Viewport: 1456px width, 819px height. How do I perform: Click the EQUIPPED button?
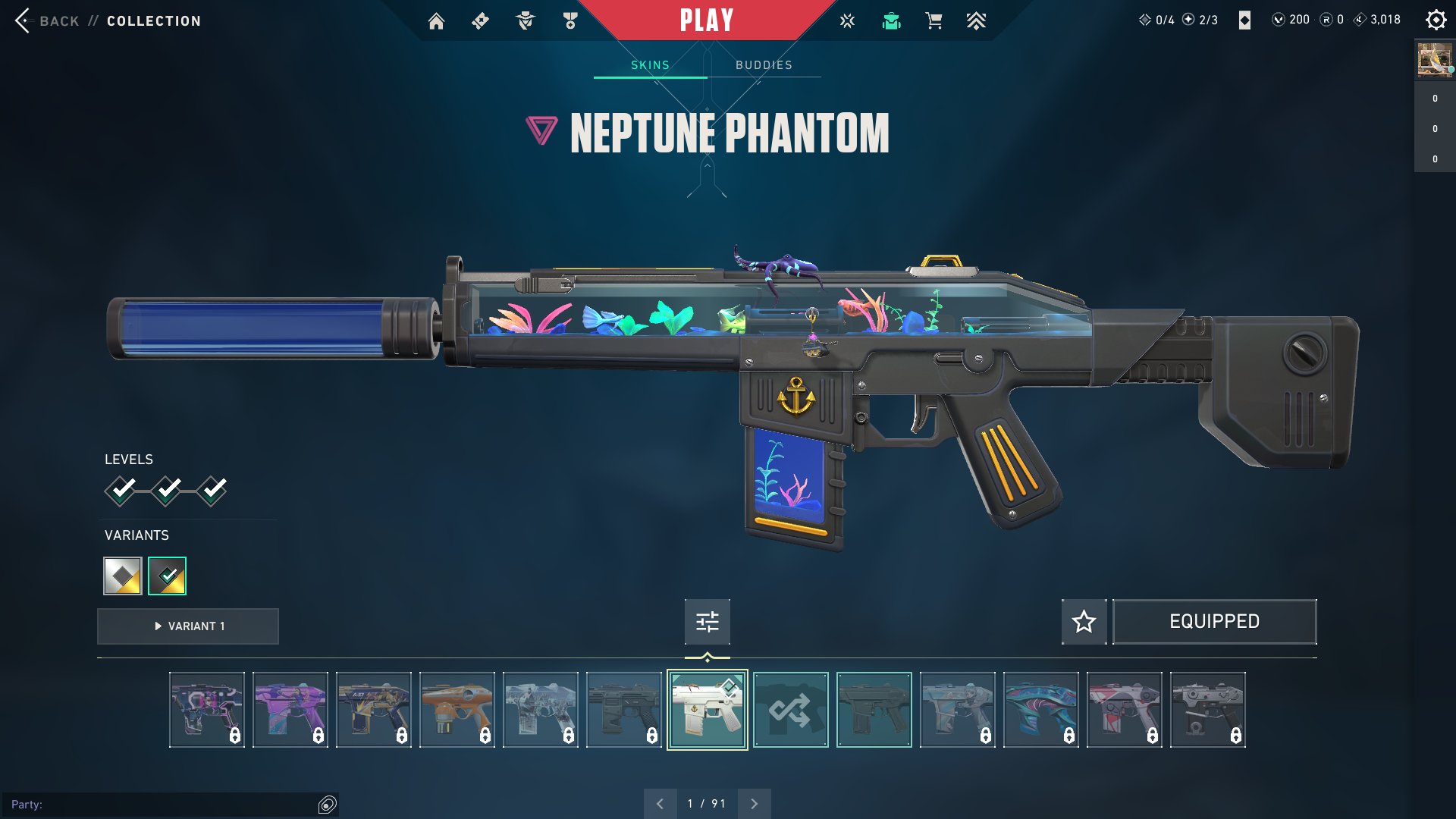1214,621
